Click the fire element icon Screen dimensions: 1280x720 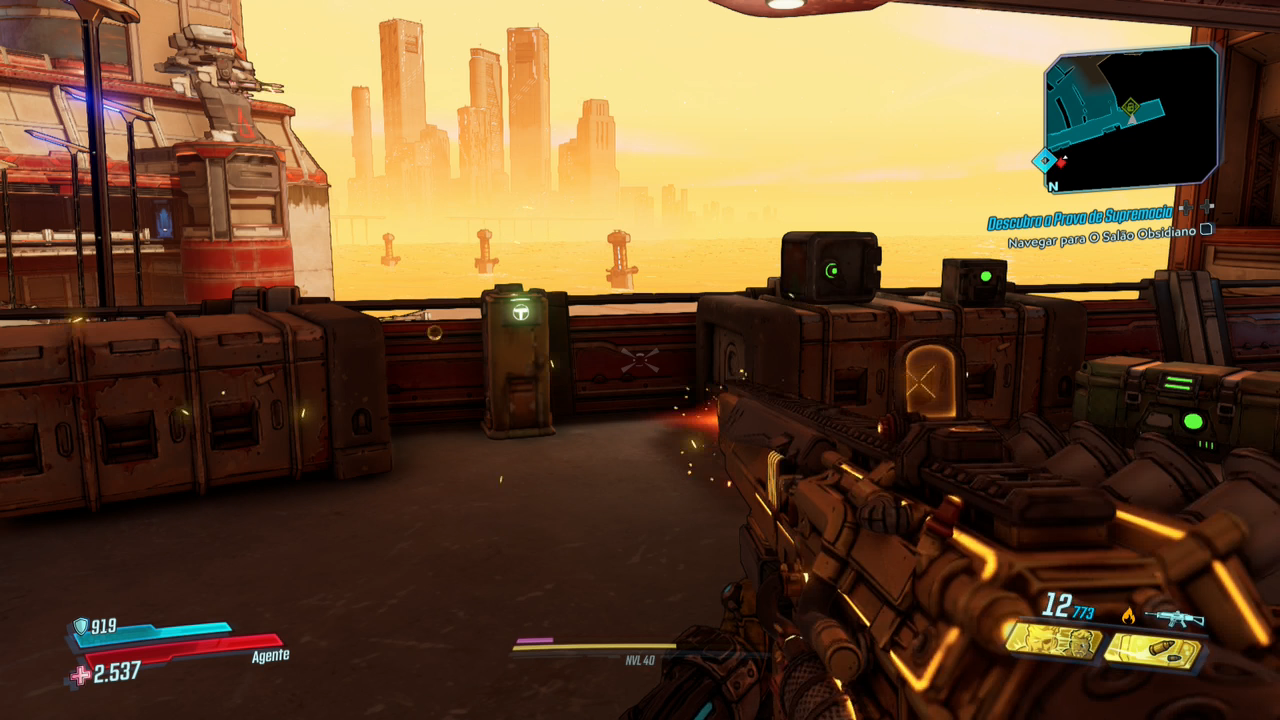point(1129,616)
